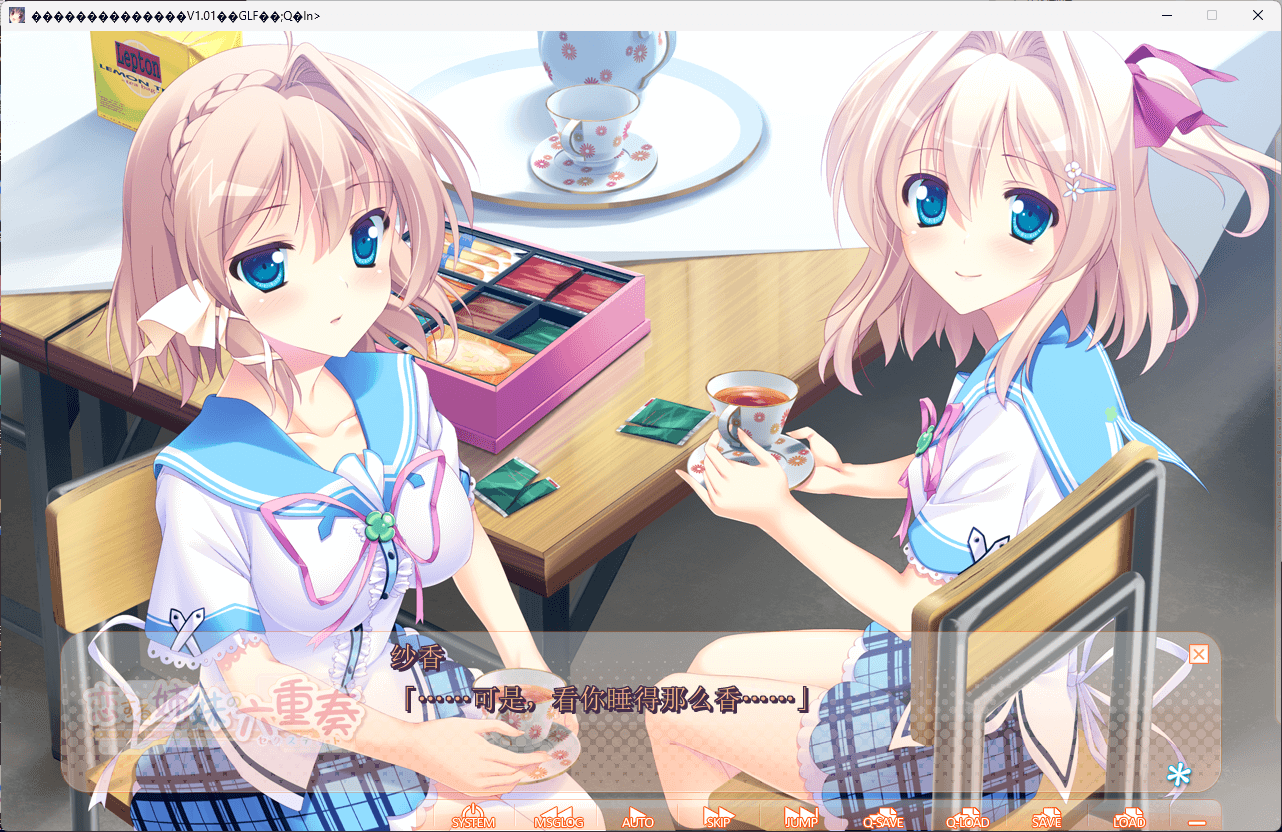1282x832 pixels.
Task: Click the game icon in the title bar
Action: [x=16, y=14]
